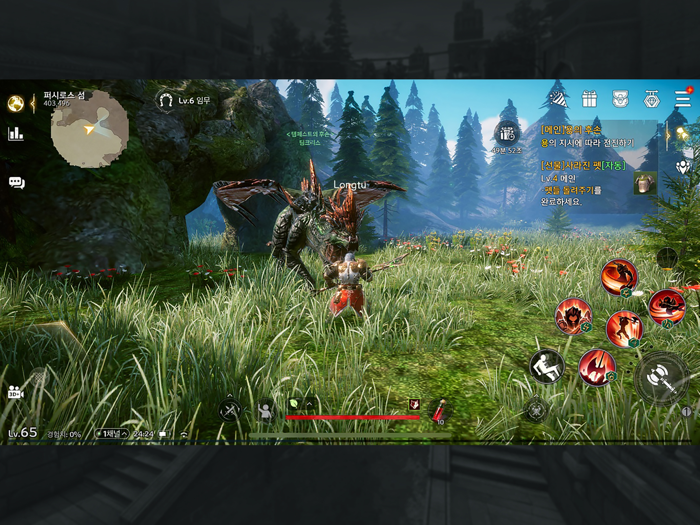Open the bar chart rankings icon
Viewport: 700px width, 525px height.
coord(16,134)
